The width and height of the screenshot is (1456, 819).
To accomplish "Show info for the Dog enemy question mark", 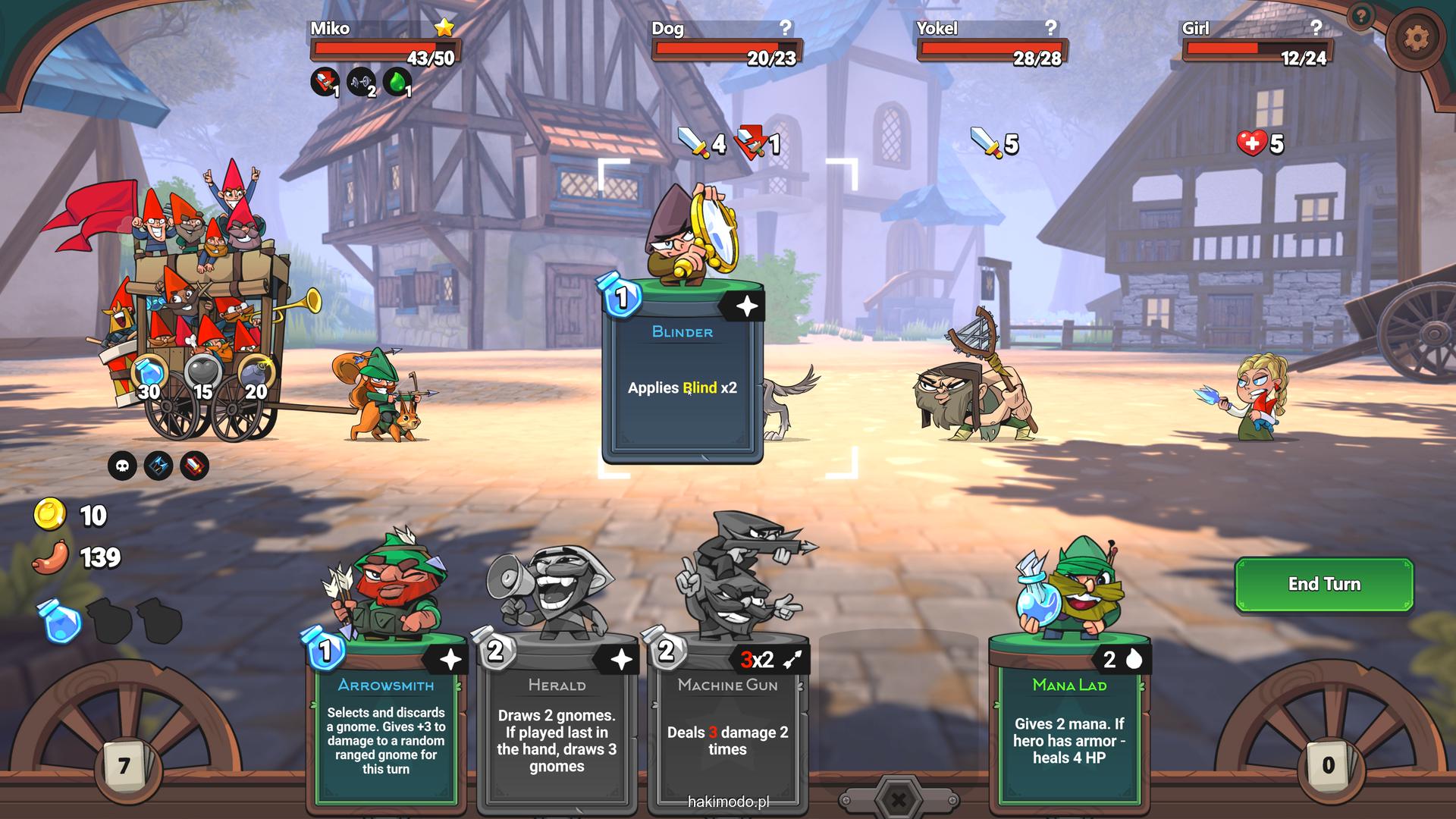I will pos(786,28).
